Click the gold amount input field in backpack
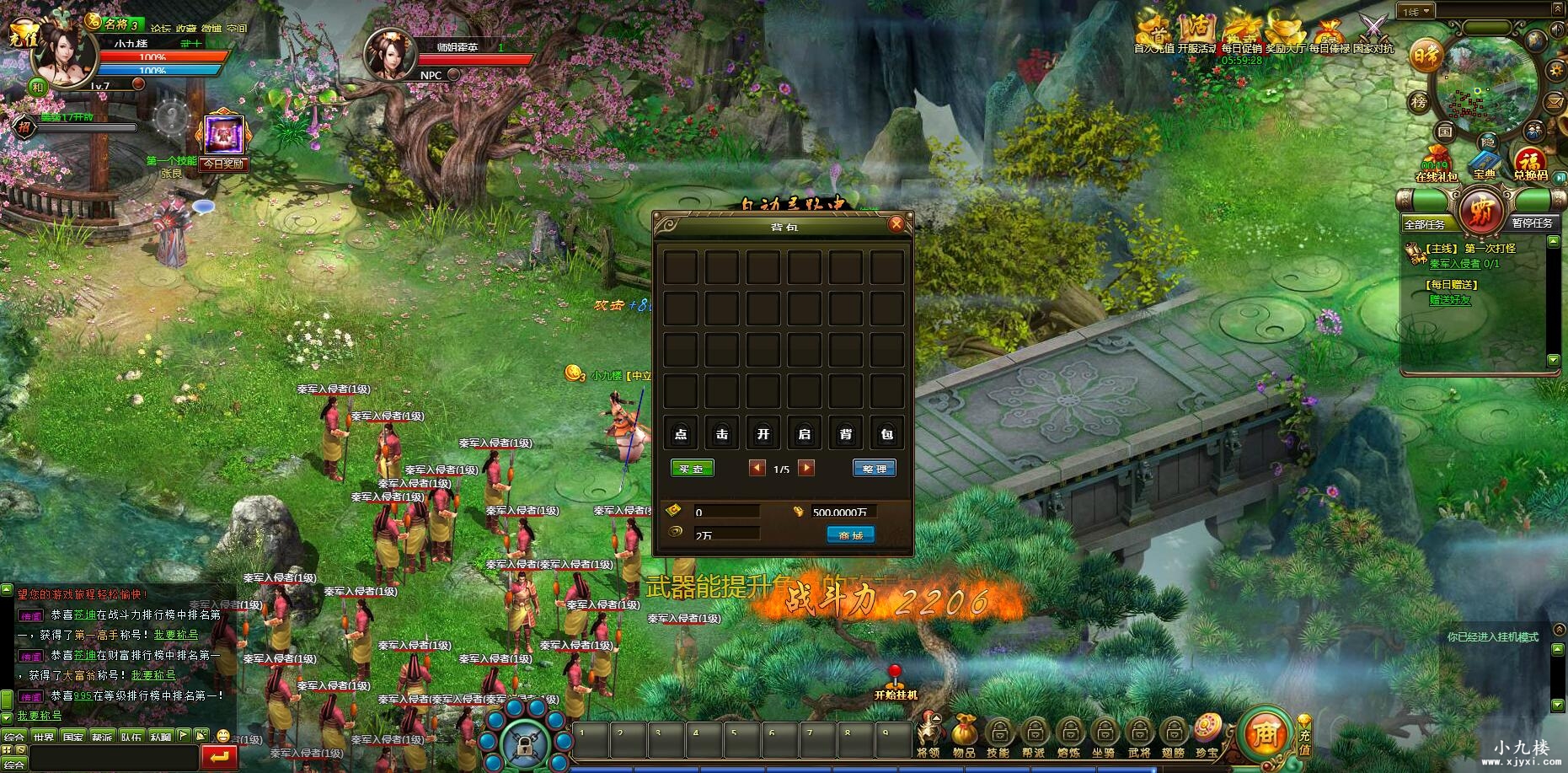The image size is (1568, 773). [x=725, y=511]
